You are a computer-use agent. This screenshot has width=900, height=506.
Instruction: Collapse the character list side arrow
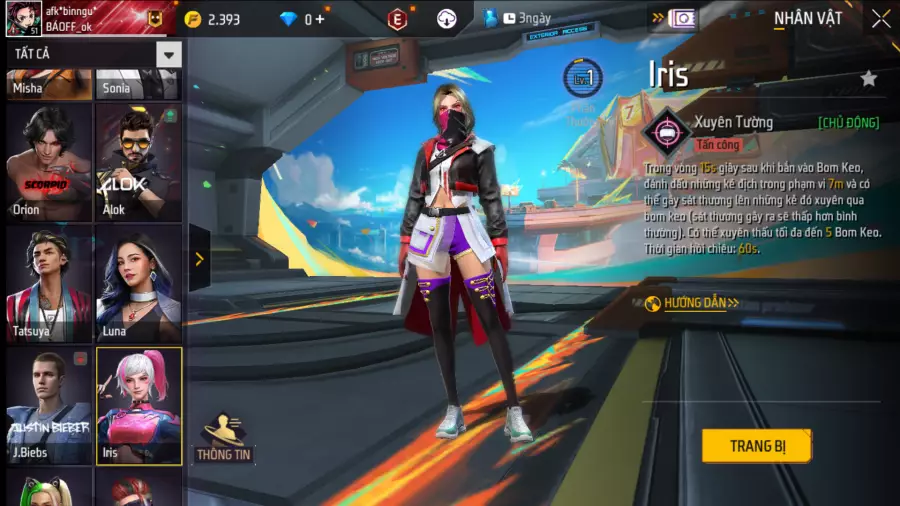tap(199, 259)
